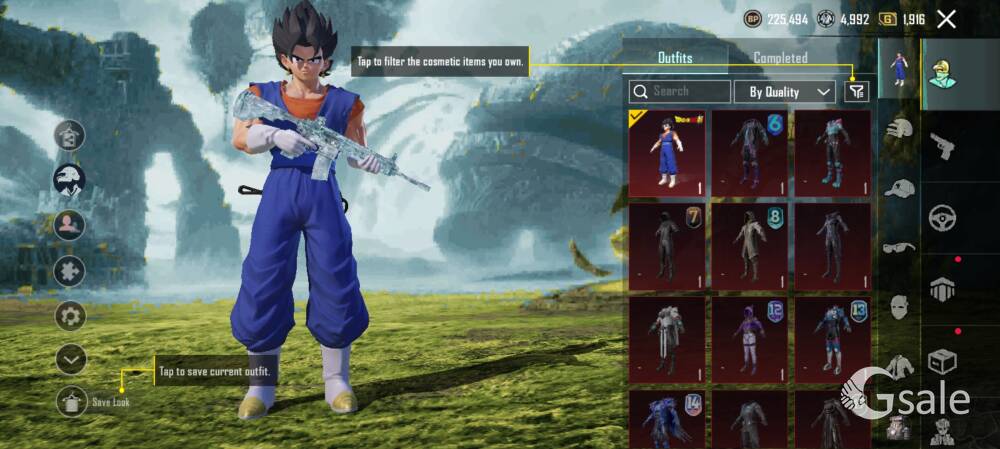Open the cap headwear category

tap(900, 189)
